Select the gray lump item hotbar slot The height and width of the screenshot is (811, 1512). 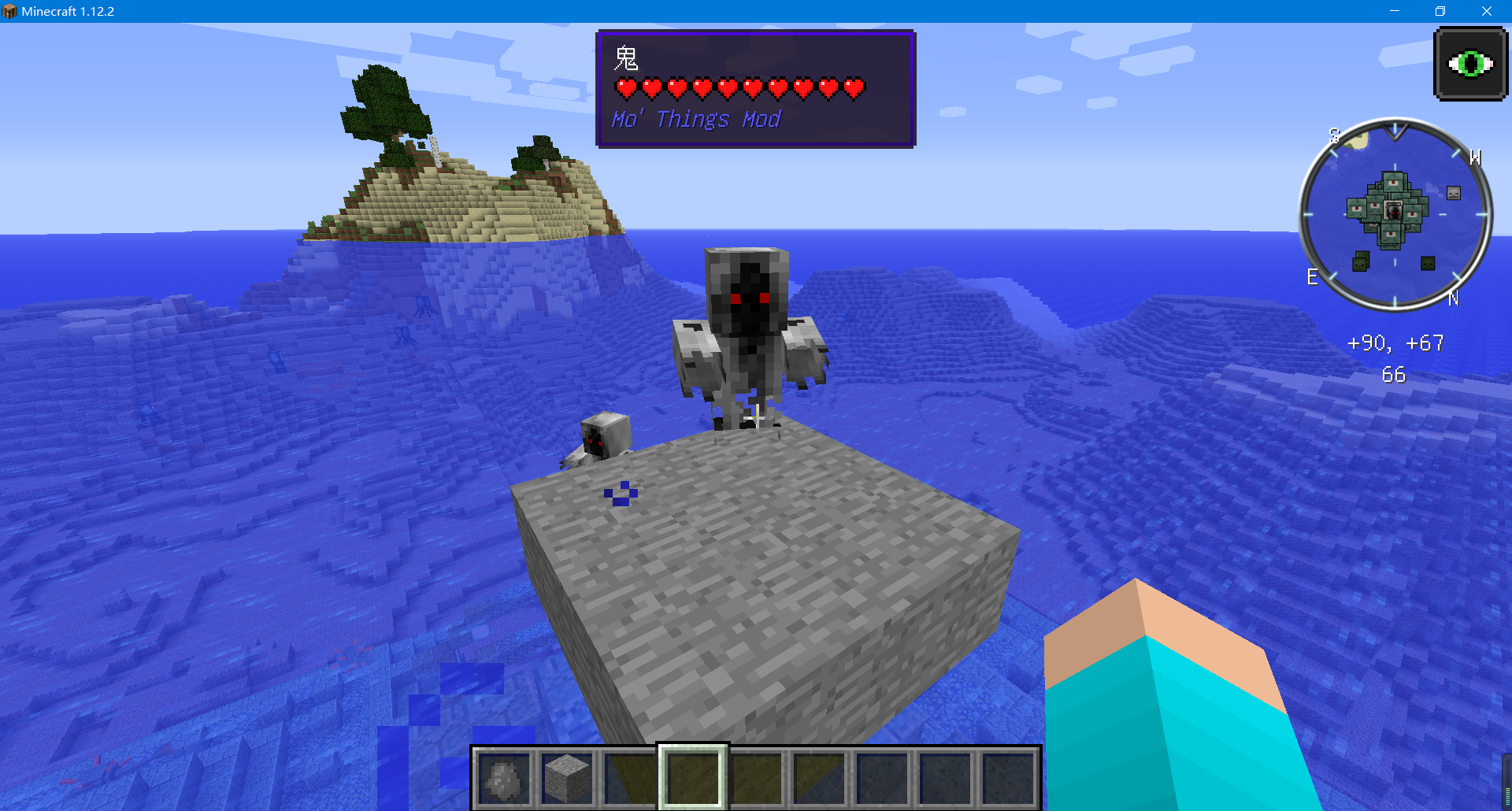[504, 778]
